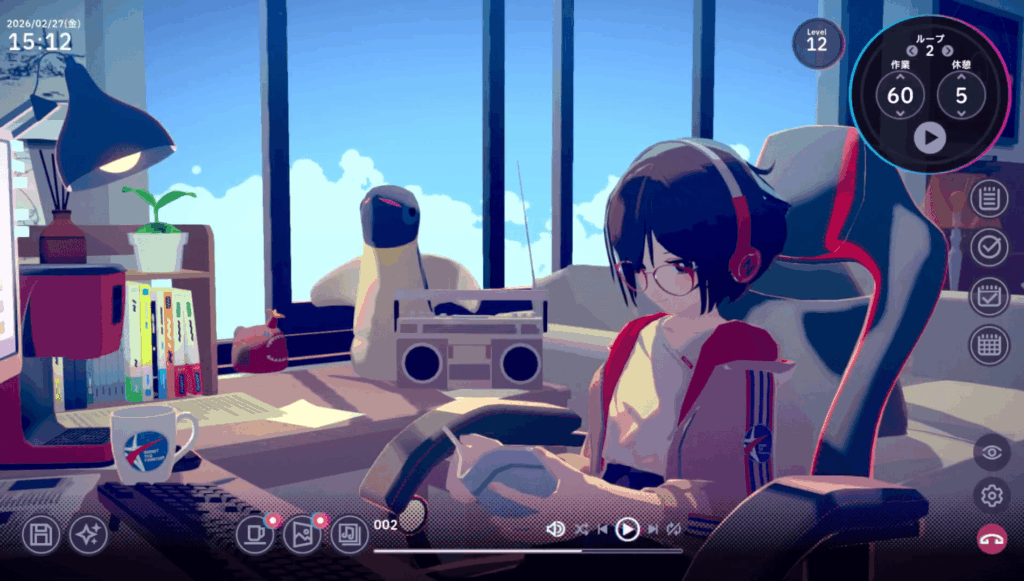Open the floppy disk save icon
Viewport: 1024px width, 581px height.
click(42, 535)
